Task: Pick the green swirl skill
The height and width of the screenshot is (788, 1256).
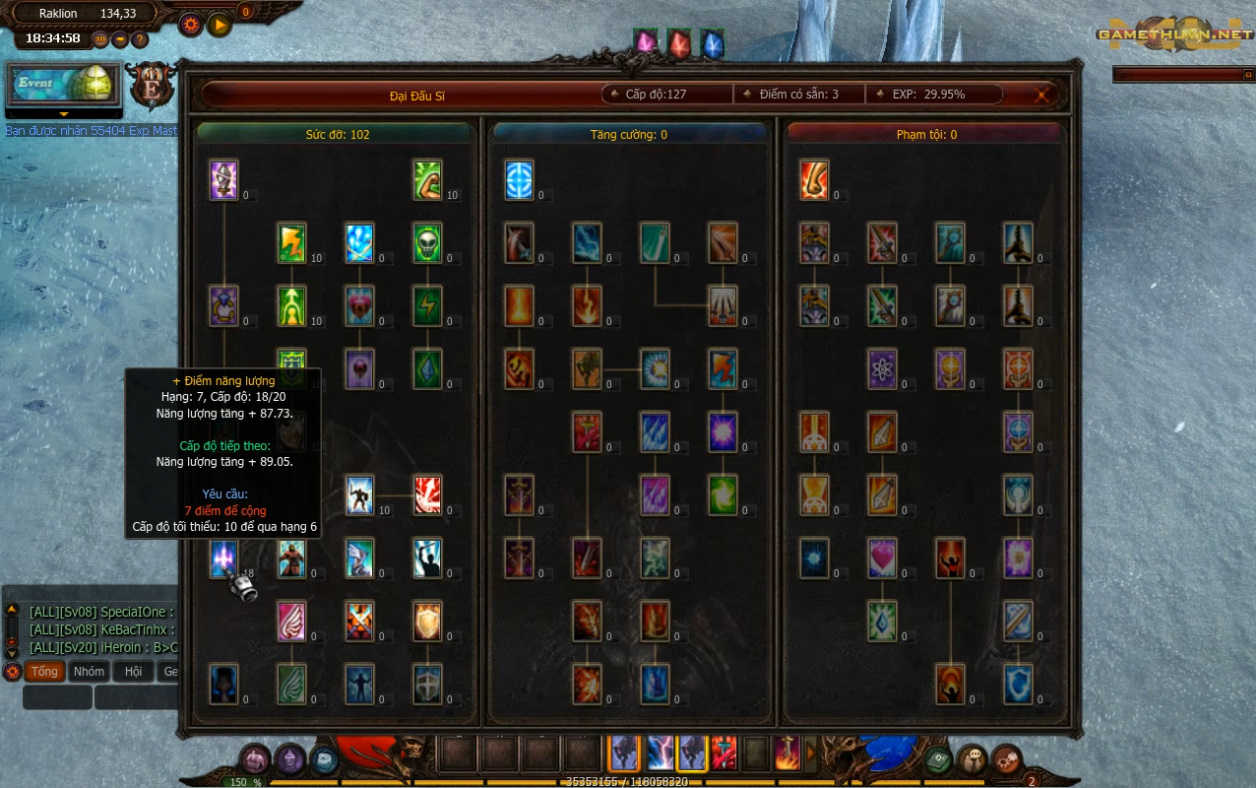Action: [723, 495]
